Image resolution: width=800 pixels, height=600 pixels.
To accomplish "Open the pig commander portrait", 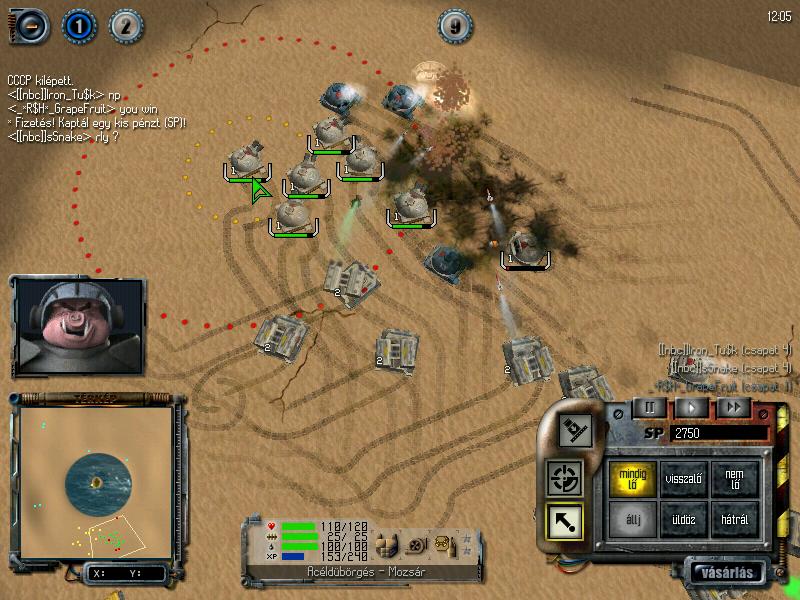I will tap(78, 326).
